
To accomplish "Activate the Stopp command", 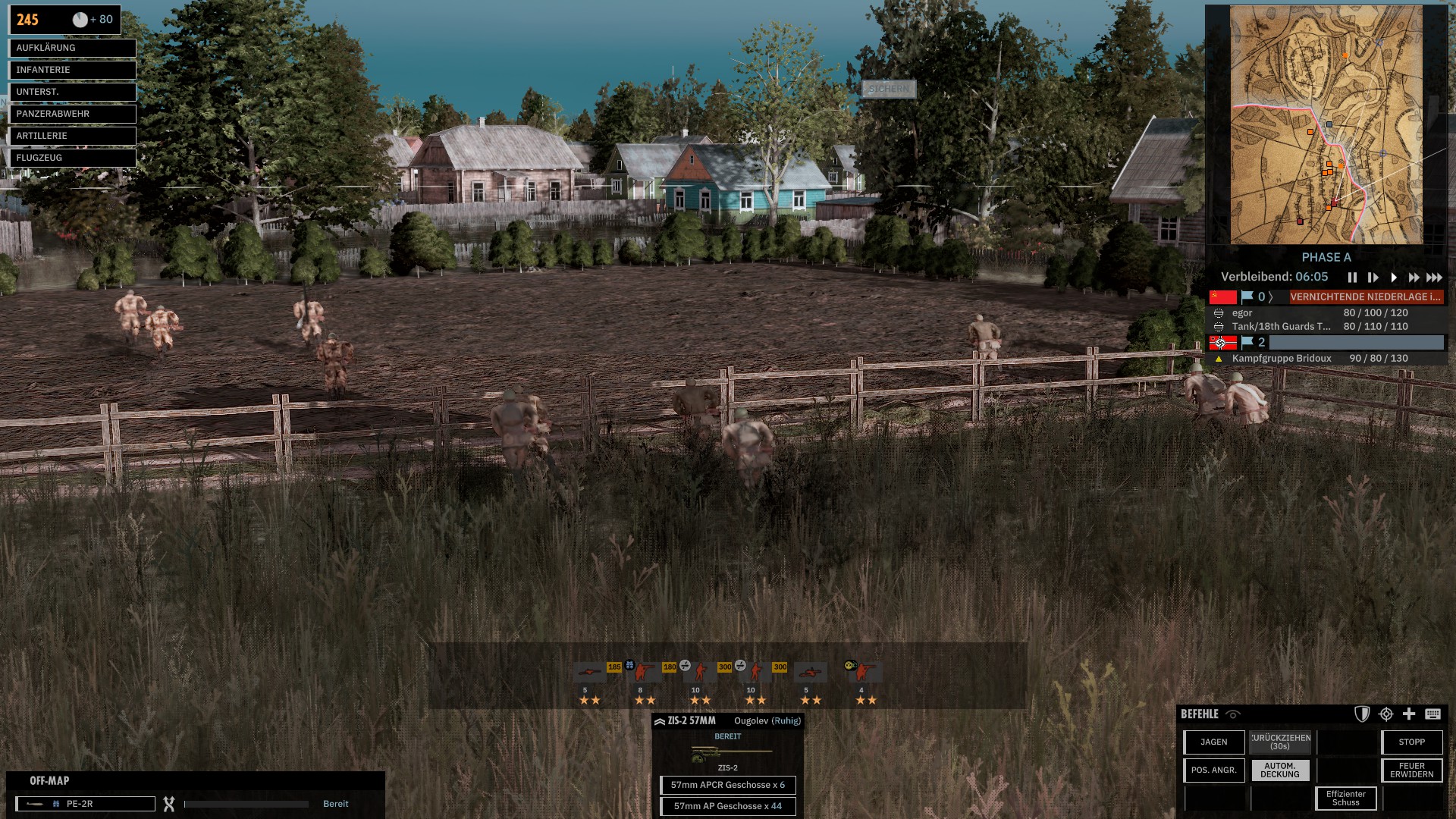I will (1411, 742).
